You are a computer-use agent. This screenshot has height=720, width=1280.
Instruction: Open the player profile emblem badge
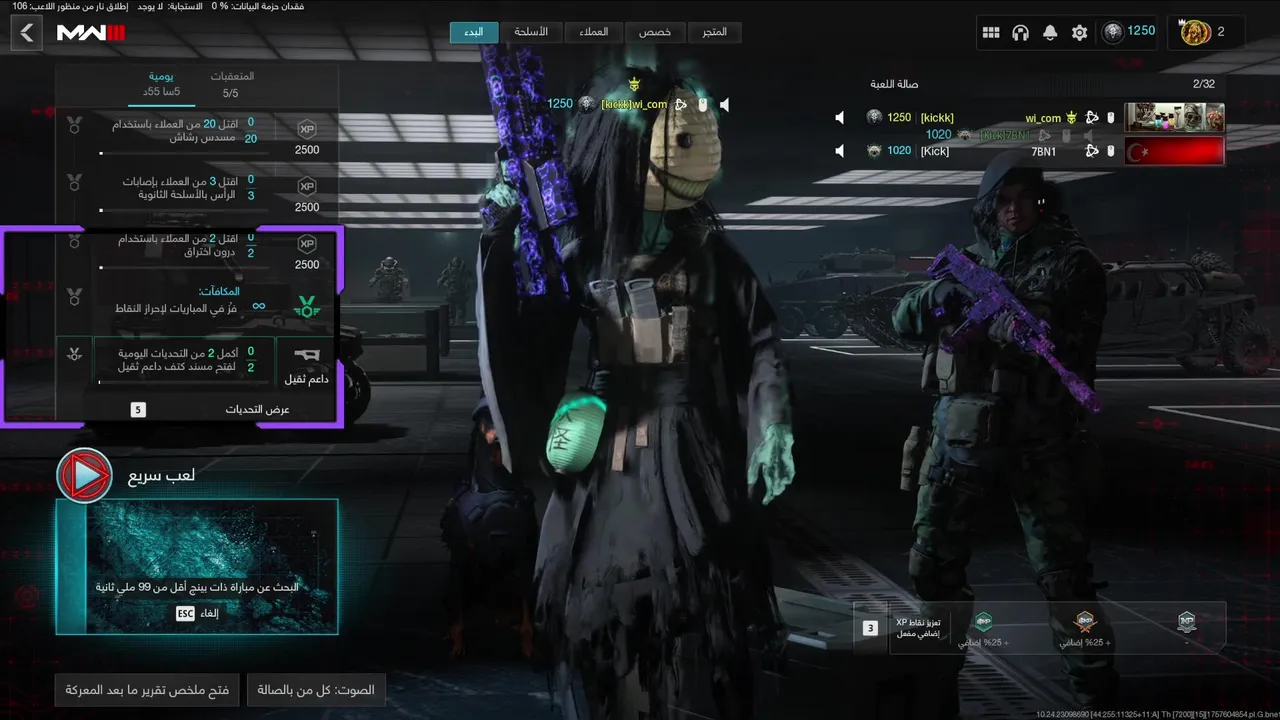click(x=1197, y=33)
